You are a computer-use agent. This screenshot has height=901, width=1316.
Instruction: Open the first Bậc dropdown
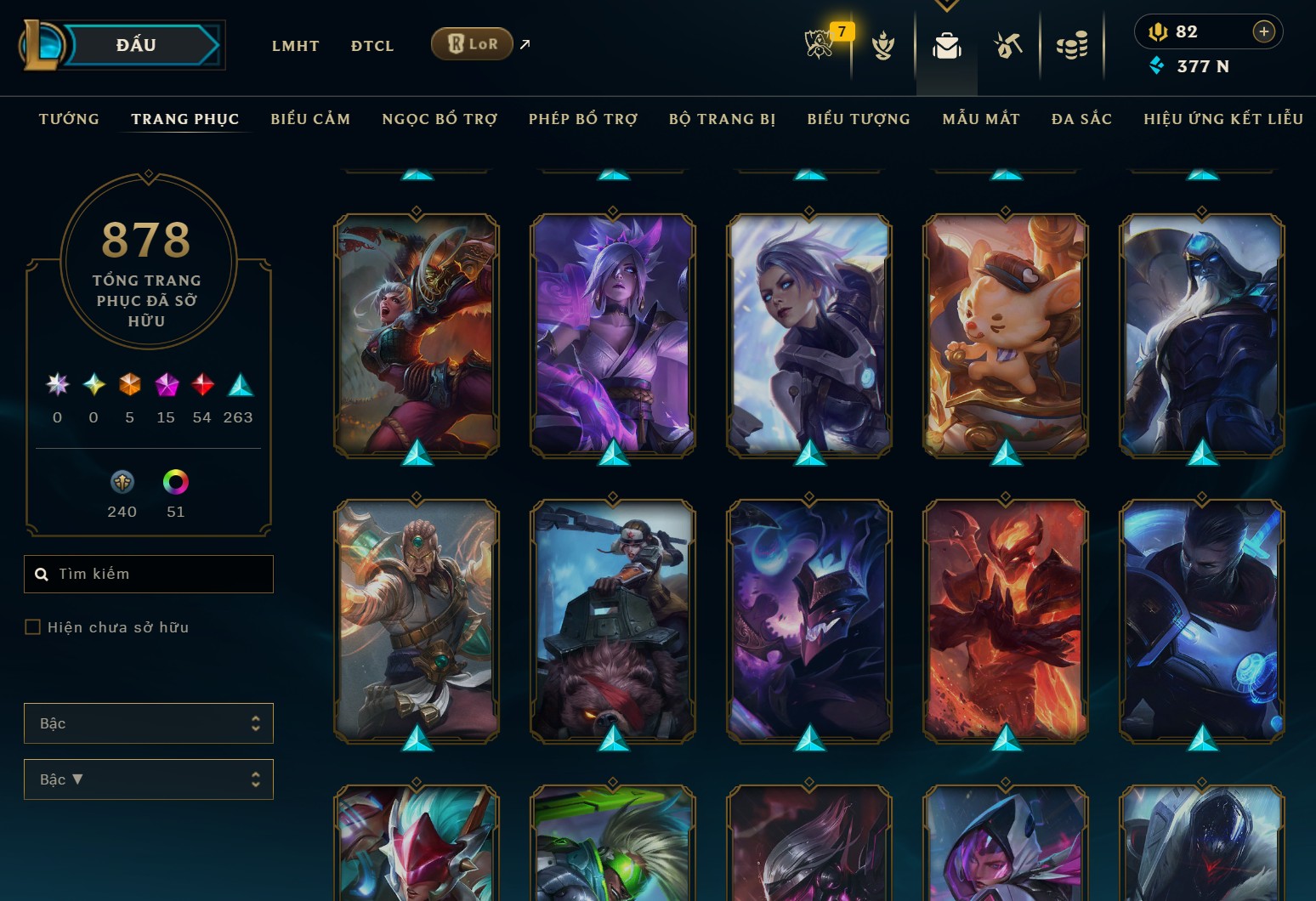(149, 723)
